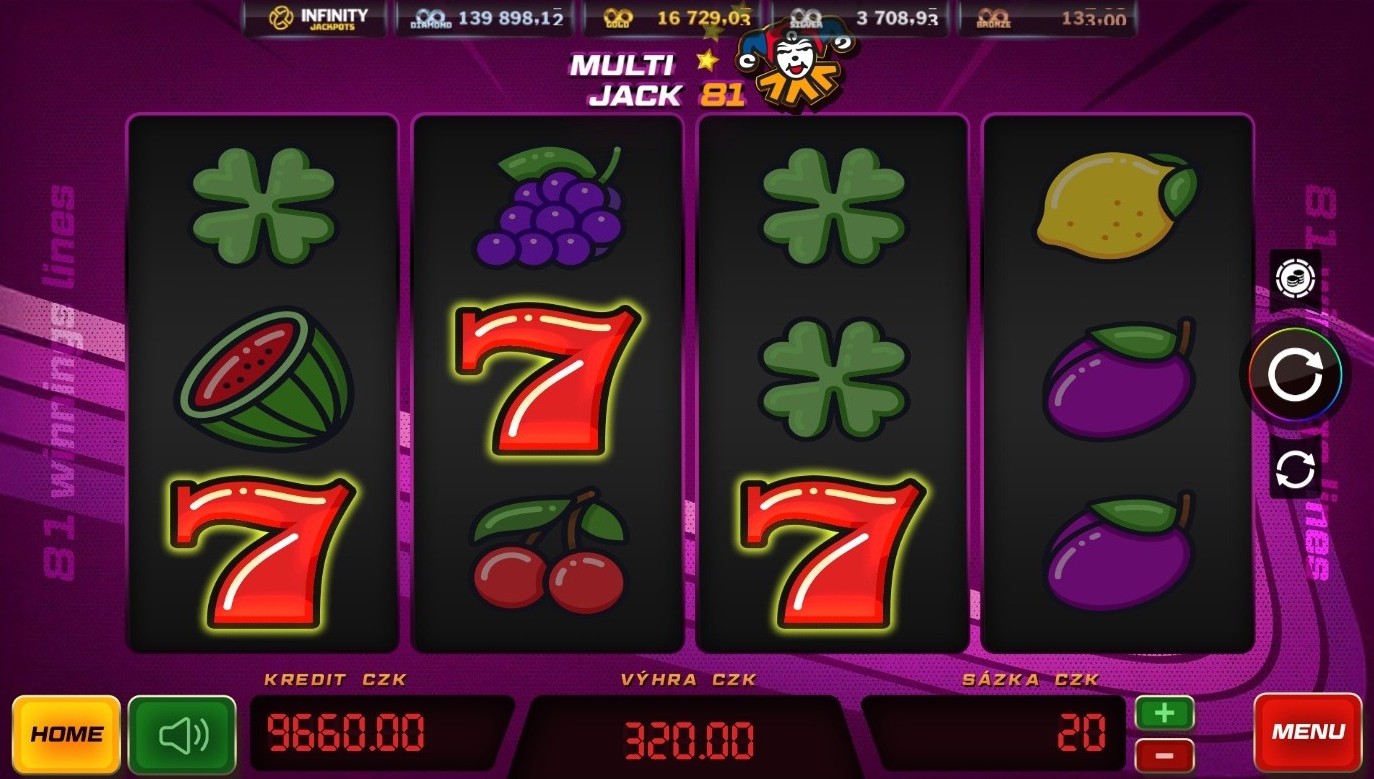Viewport: 1374px width, 779px height.
Task: Open the coin stack bet icon
Action: (x=1295, y=277)
